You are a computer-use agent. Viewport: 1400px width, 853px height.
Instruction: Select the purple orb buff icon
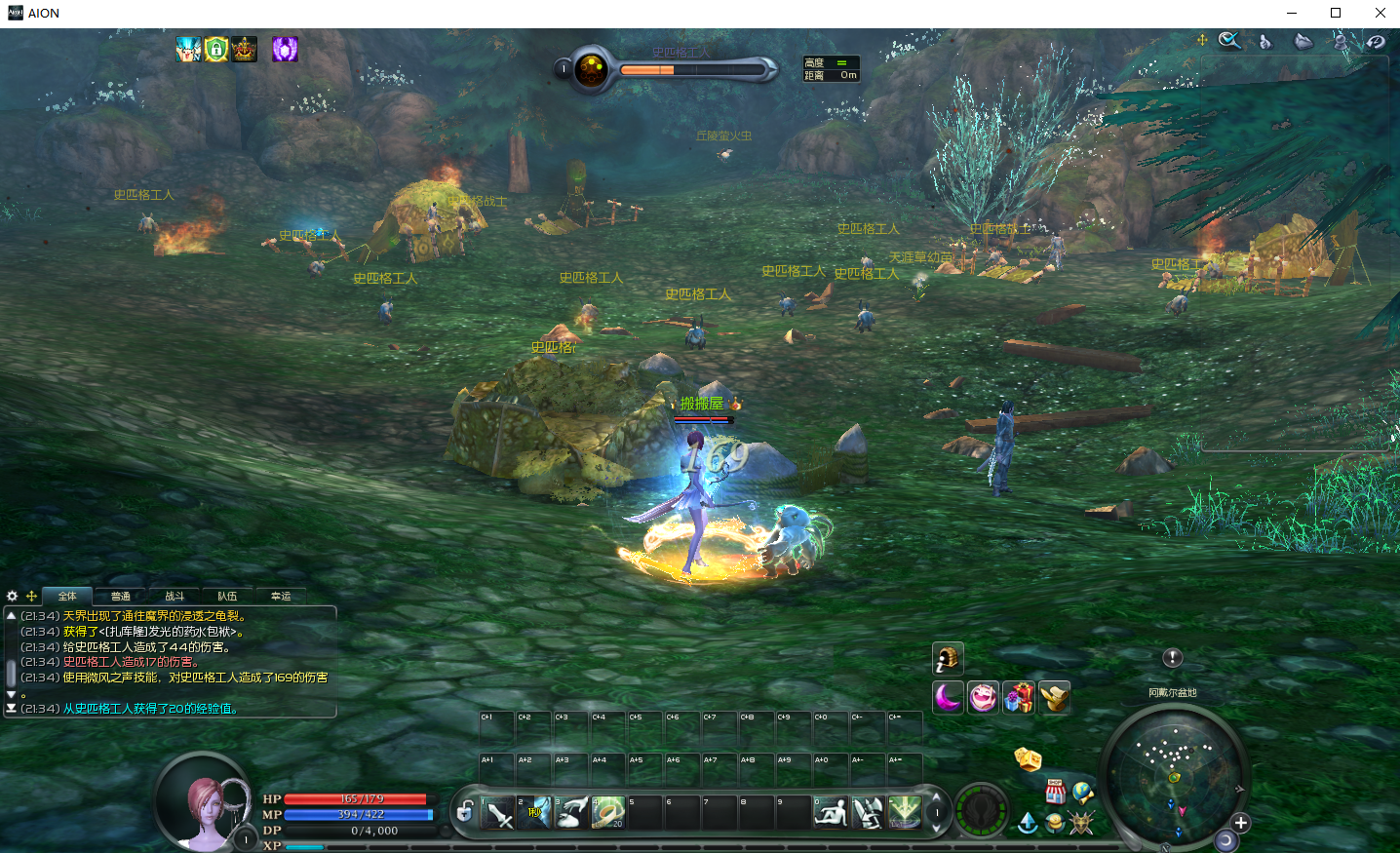click(x=285, y=49)
